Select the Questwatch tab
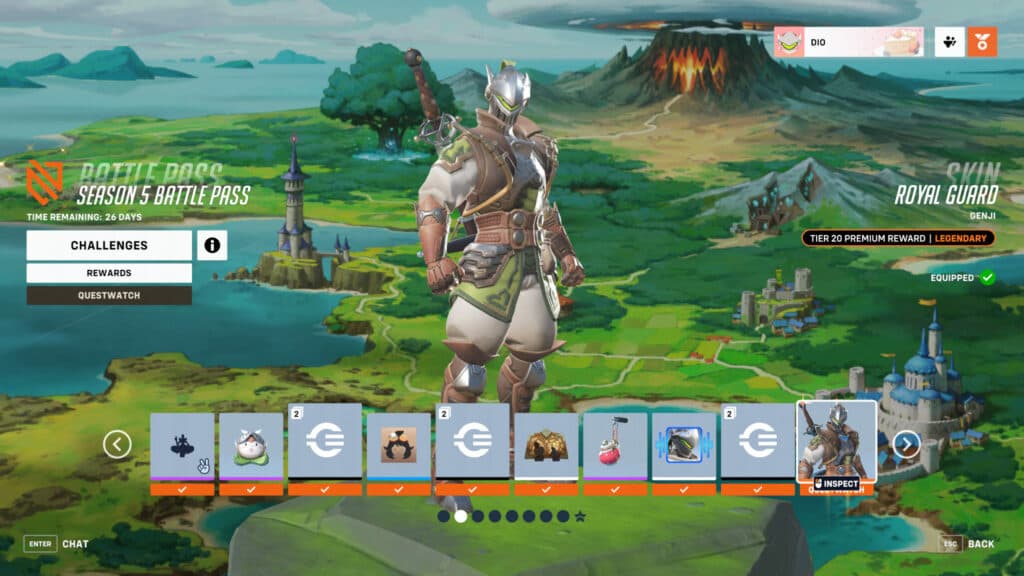 coord(109,295)
